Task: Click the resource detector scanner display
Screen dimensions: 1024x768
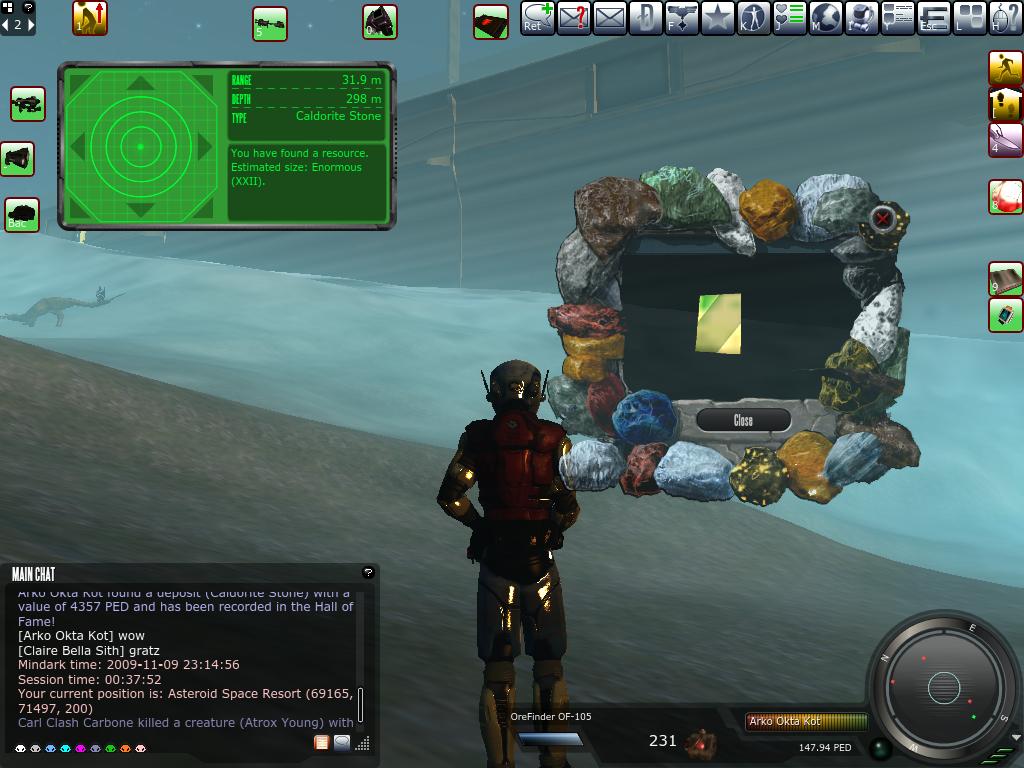Action: pyautogui.click(x=141, y=147)
